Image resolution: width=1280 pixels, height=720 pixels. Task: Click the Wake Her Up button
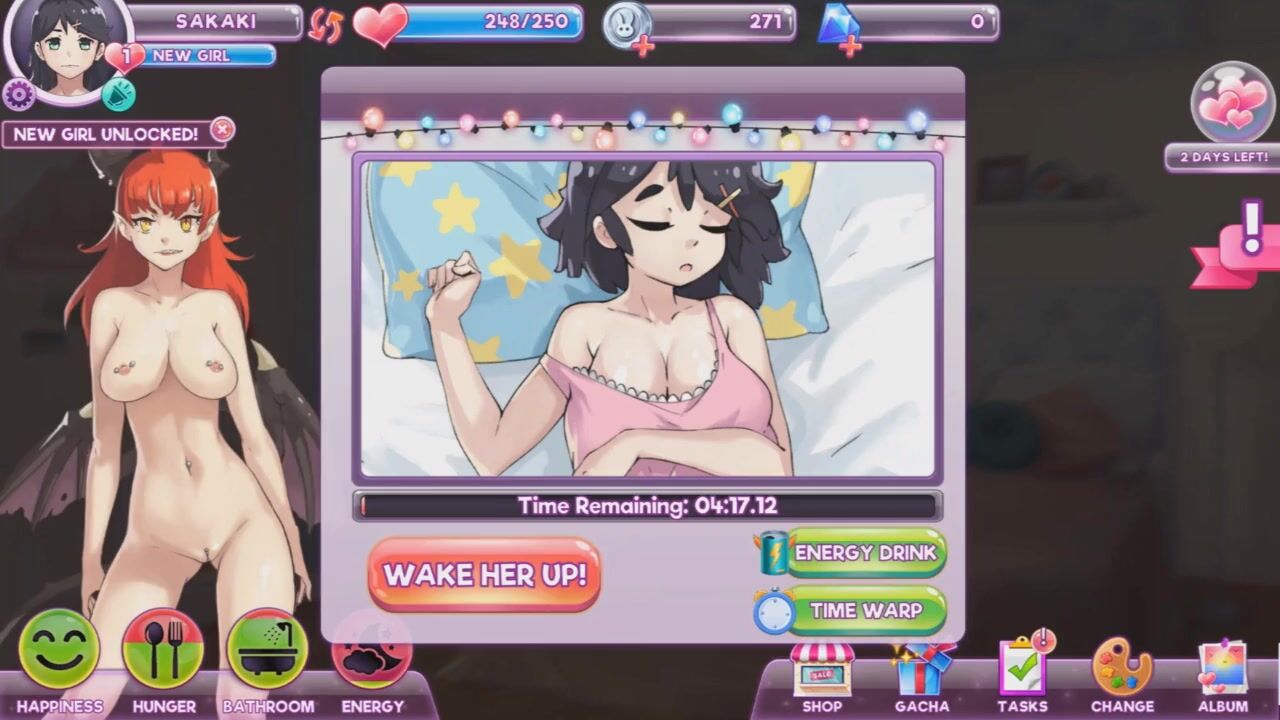(484, 575)
